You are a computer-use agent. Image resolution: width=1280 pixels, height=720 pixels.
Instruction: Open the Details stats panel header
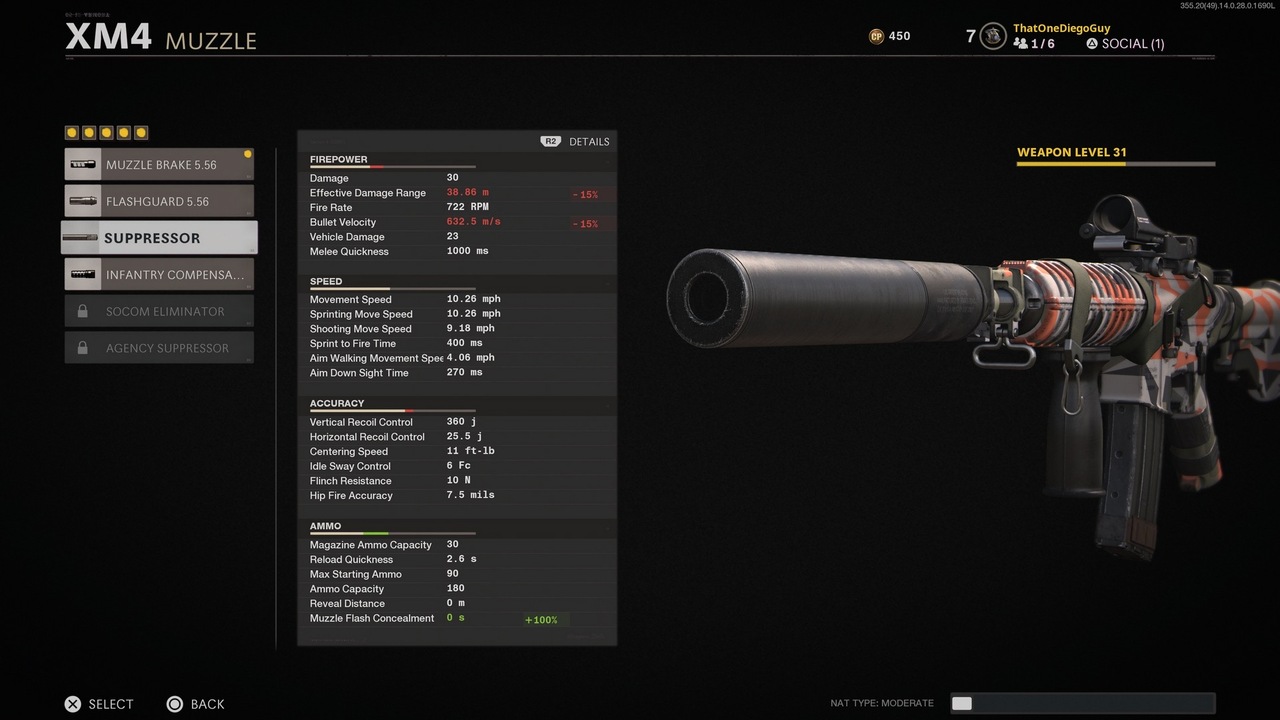tap(577, 142)
